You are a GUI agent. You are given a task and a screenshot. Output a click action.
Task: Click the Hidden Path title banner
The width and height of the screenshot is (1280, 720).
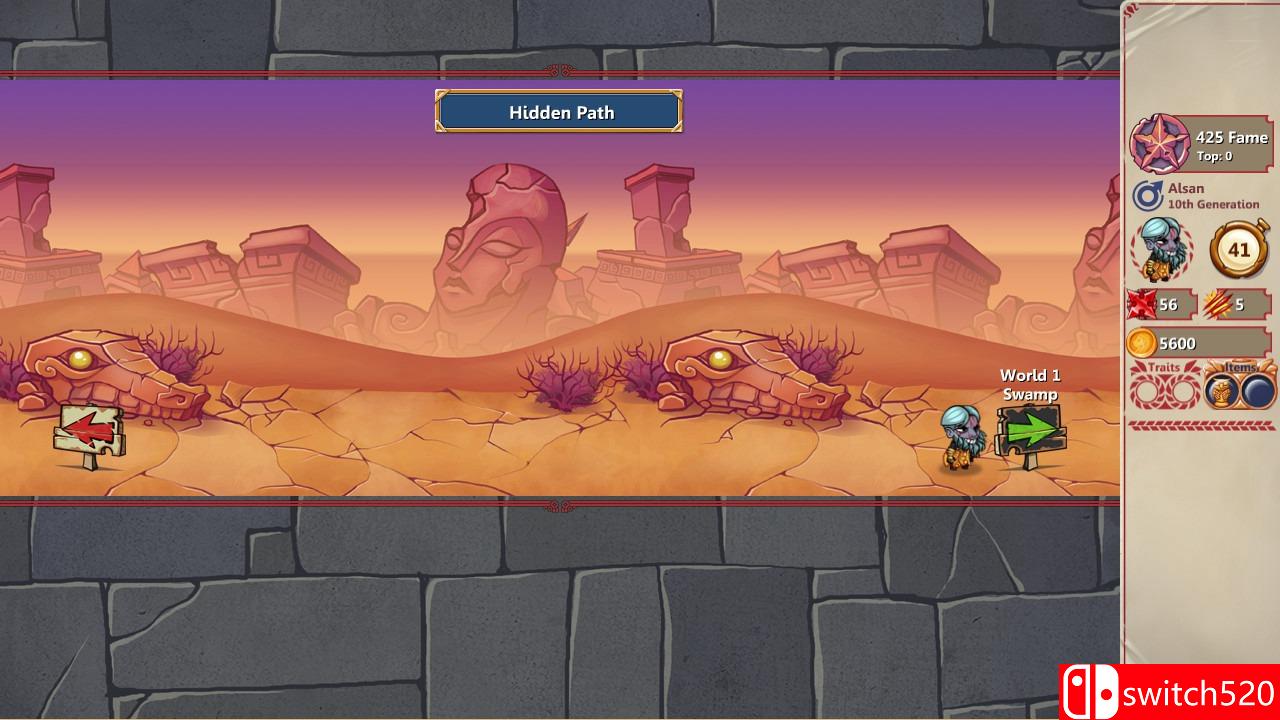click(x=559, y=112)
